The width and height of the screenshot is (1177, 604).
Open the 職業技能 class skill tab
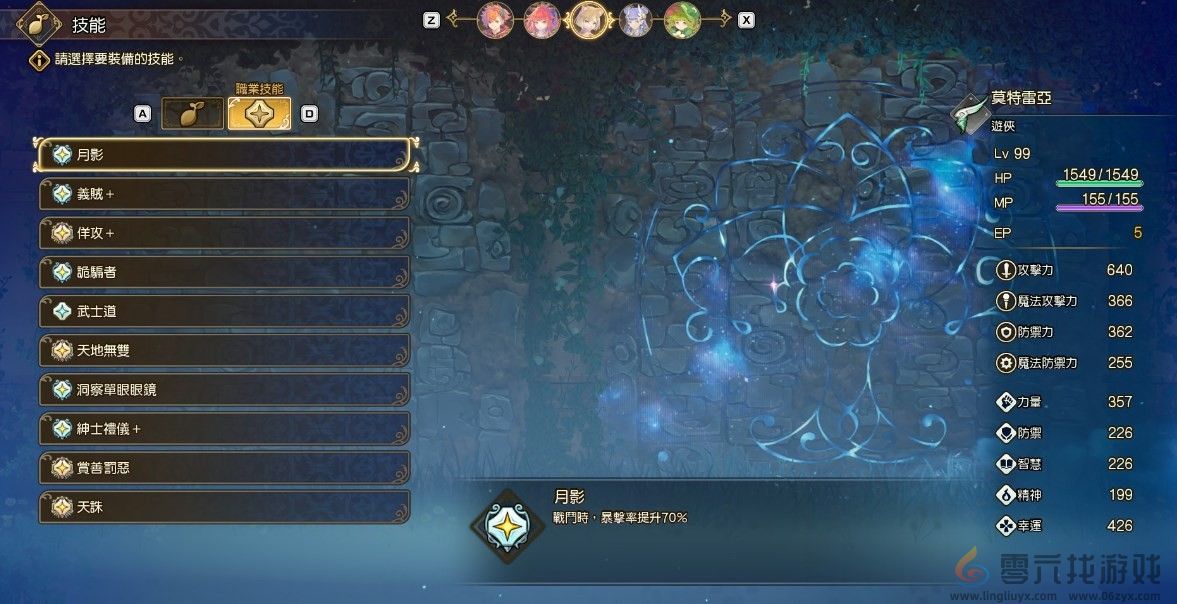coord(259,114)
